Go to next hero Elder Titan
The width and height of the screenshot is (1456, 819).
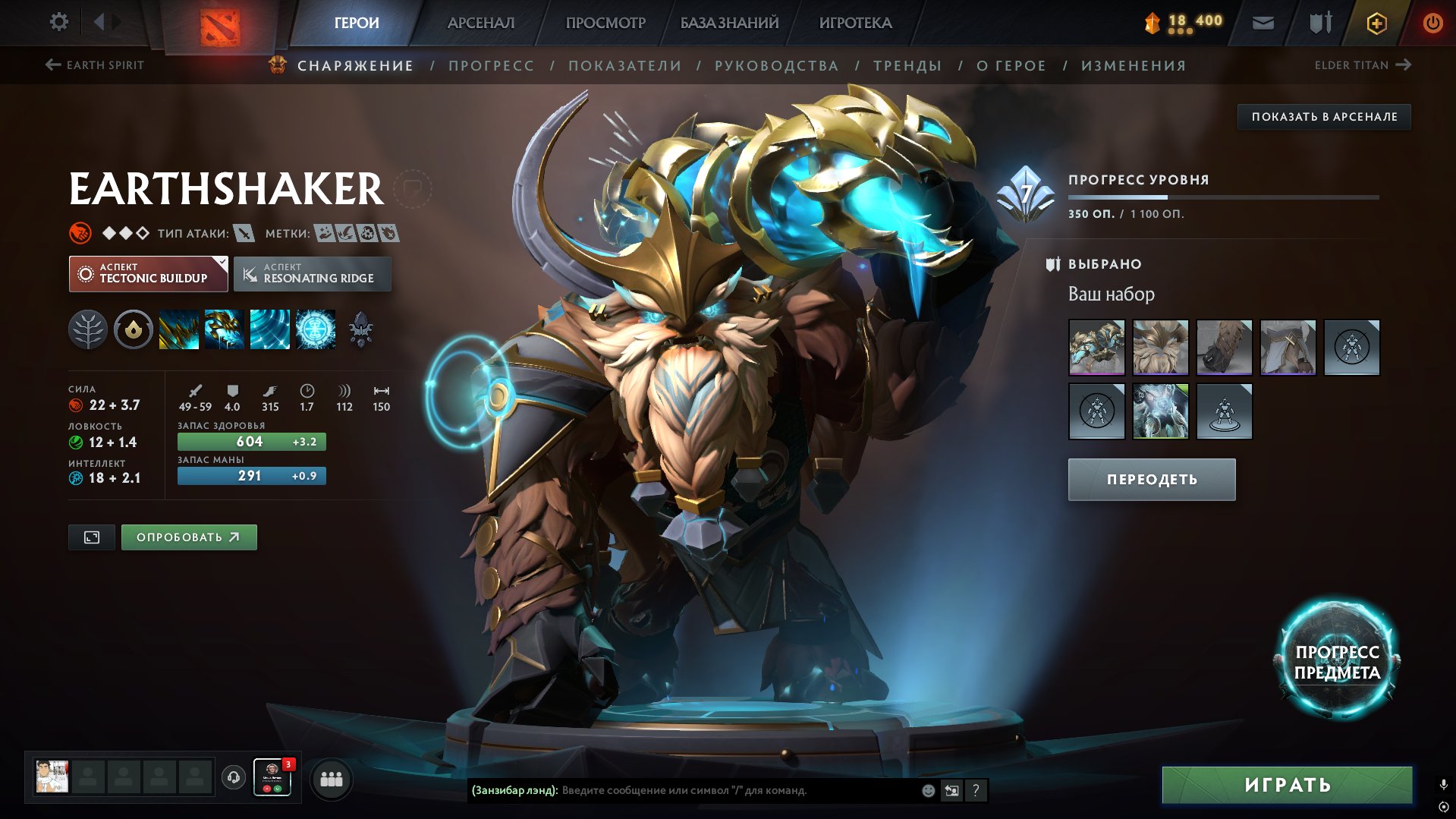tap(1362, 65)
